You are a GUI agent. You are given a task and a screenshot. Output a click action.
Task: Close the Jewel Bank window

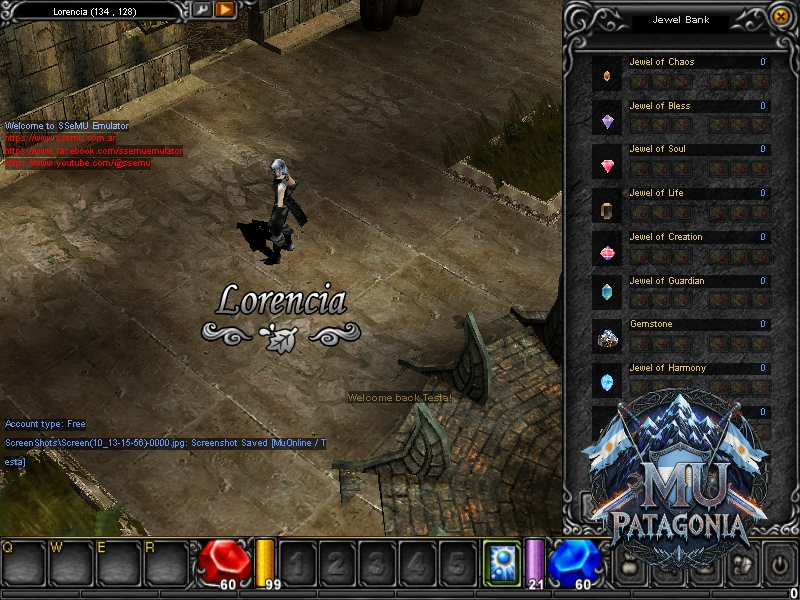click(x=781, y=16)
